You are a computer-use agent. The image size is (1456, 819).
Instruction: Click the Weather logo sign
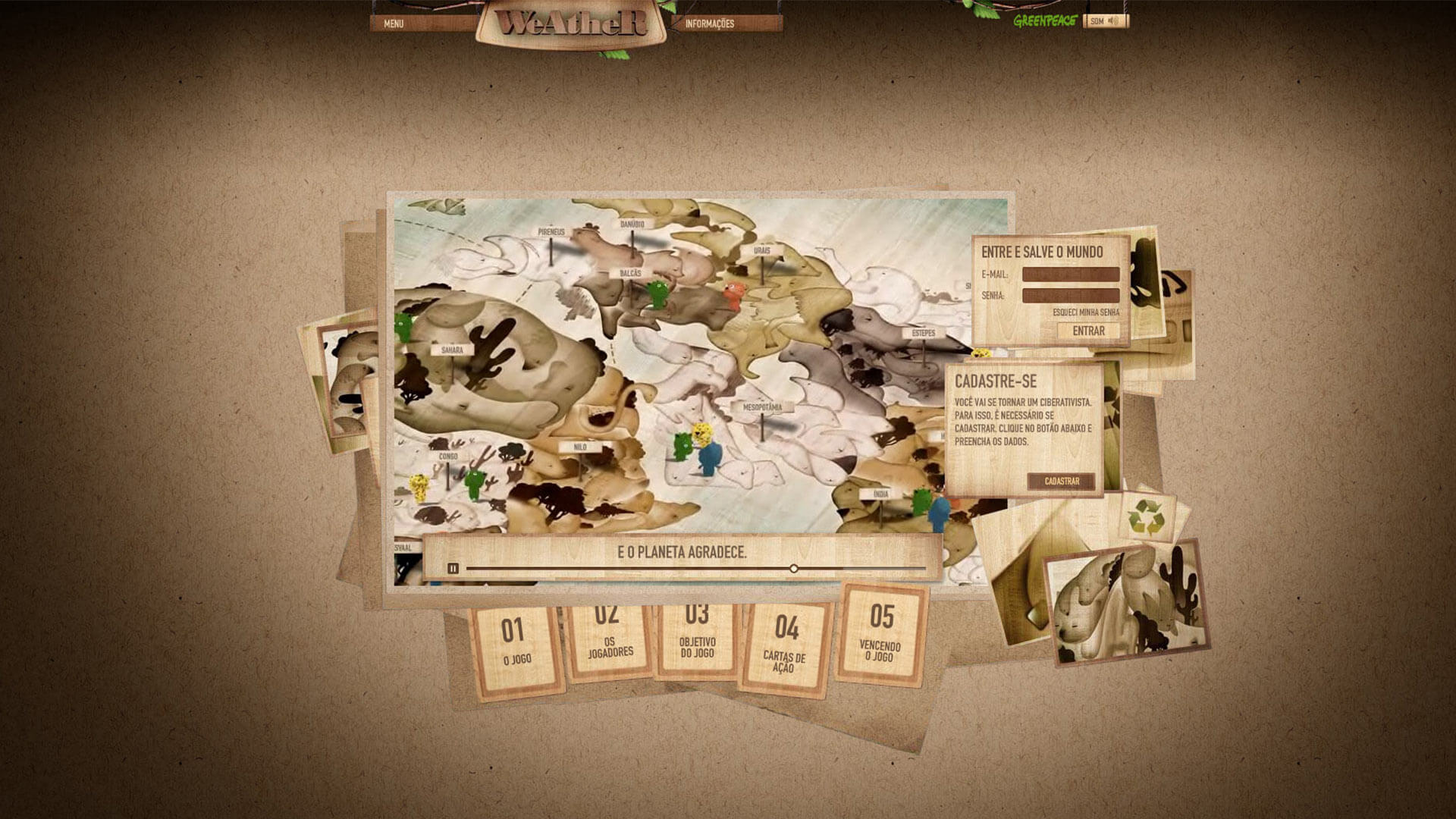click(572, 24)
